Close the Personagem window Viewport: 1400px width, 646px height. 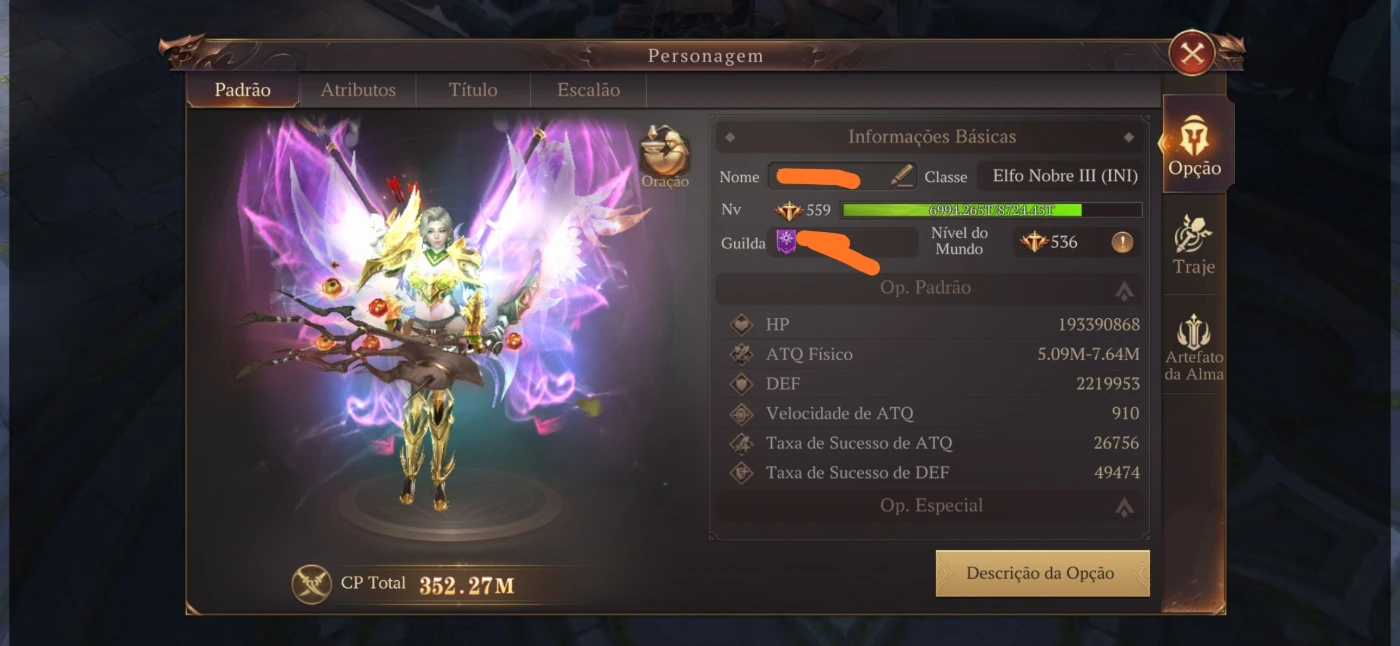point(1191,54)
